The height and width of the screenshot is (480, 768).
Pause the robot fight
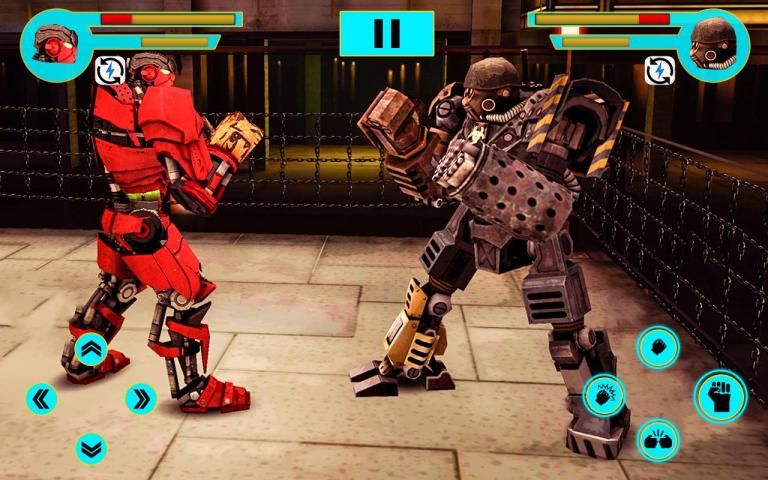(x=386, y=34)
